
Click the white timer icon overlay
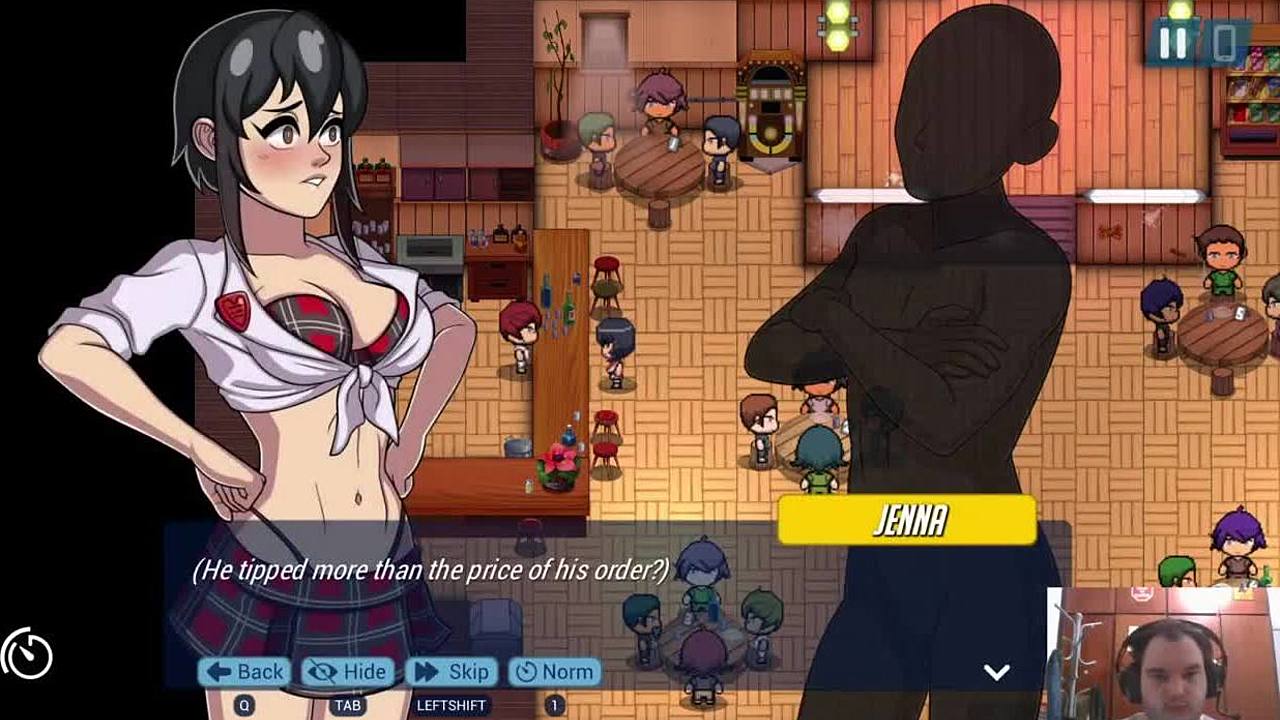[27, 655]
